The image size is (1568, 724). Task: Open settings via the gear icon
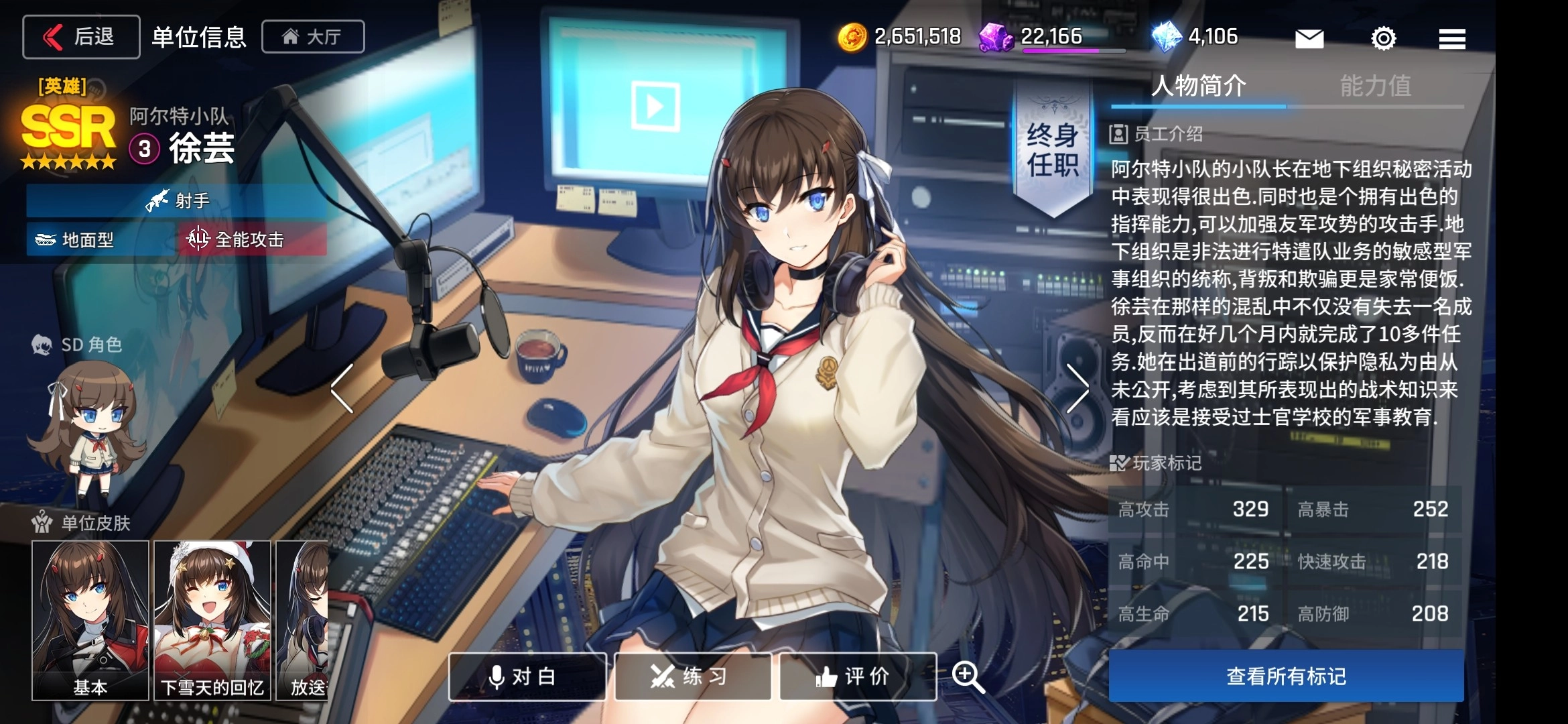(x=1383, y=38)
